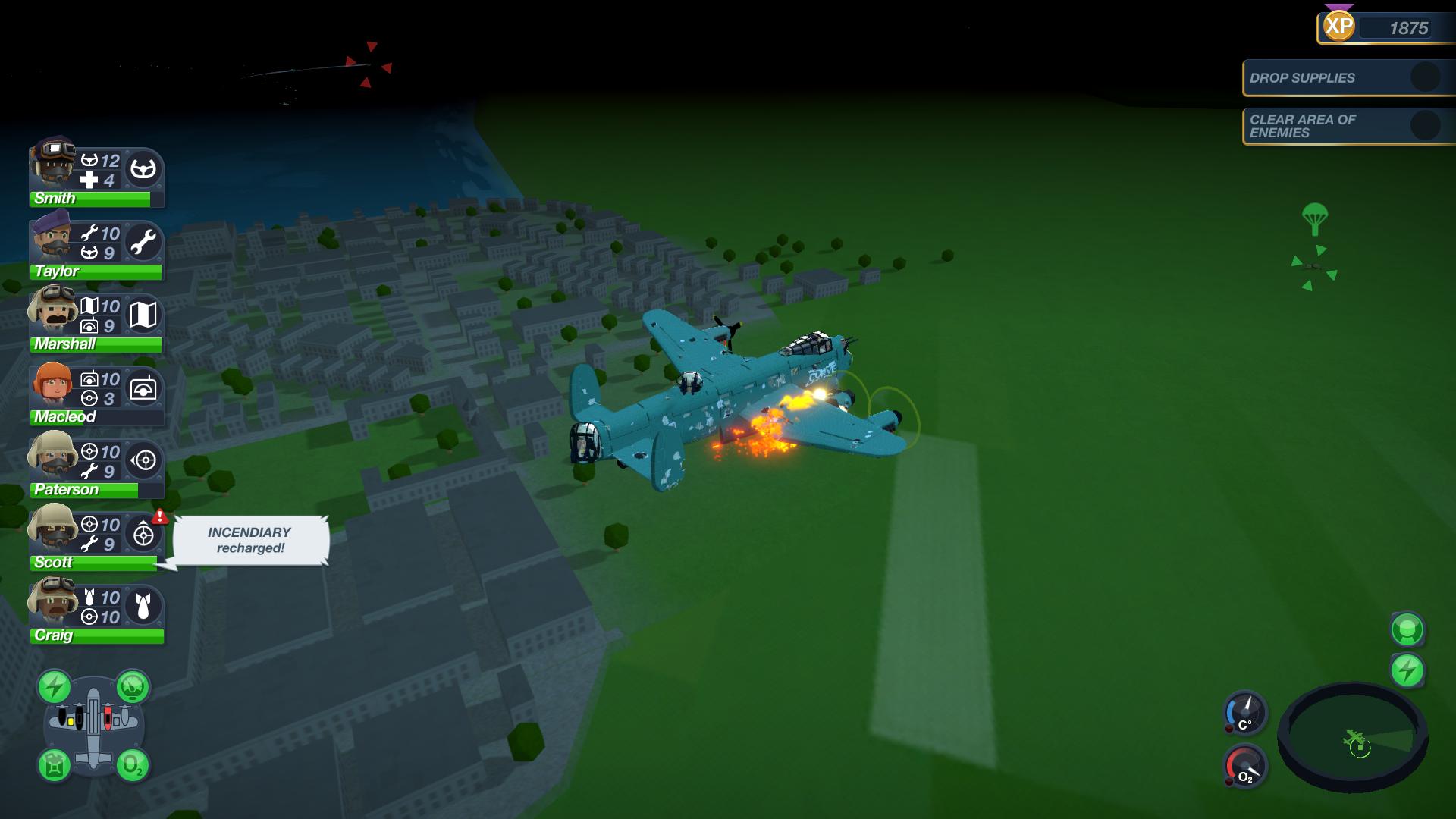Open the fuel canister status icon
The image size is (1456, 819).
tap(54, 767)
